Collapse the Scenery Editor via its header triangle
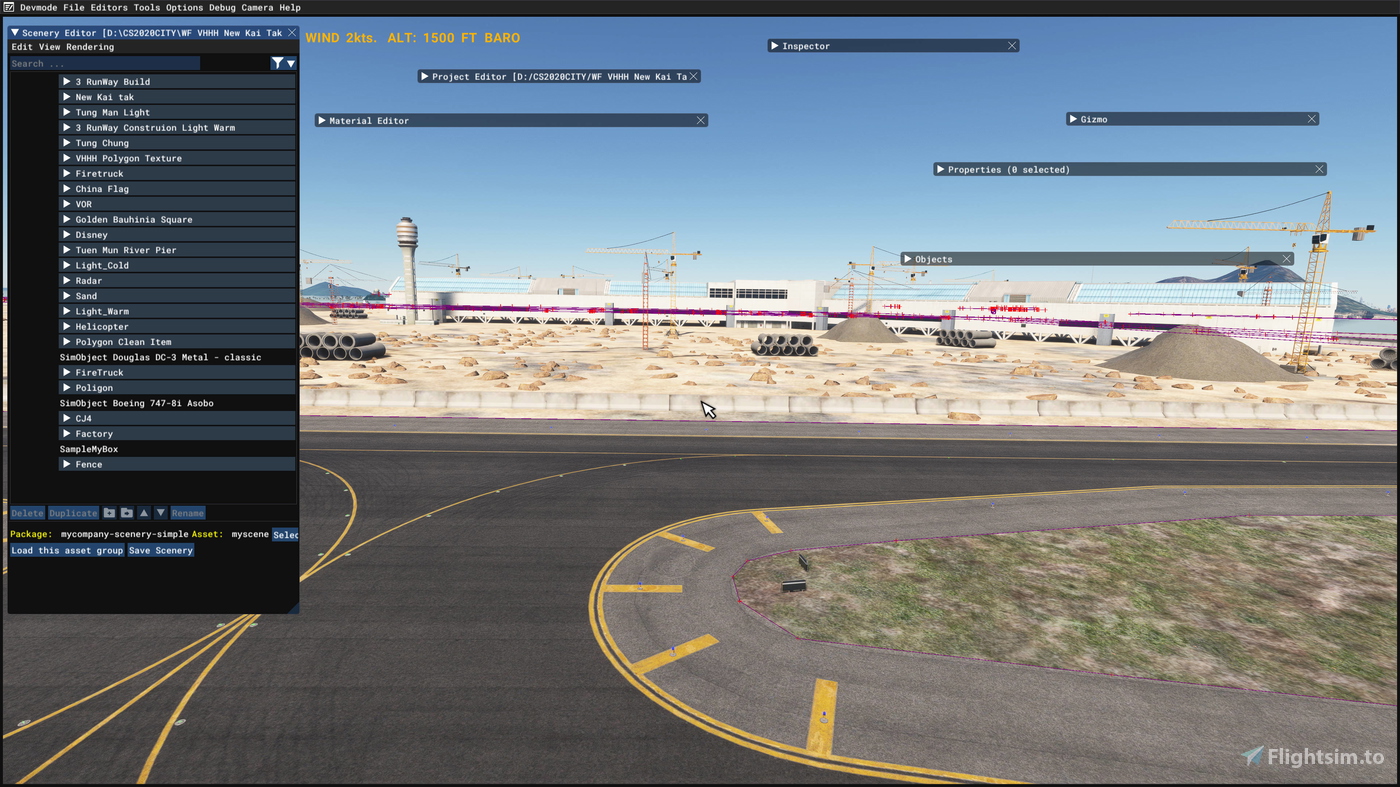 tap(14, 32)
